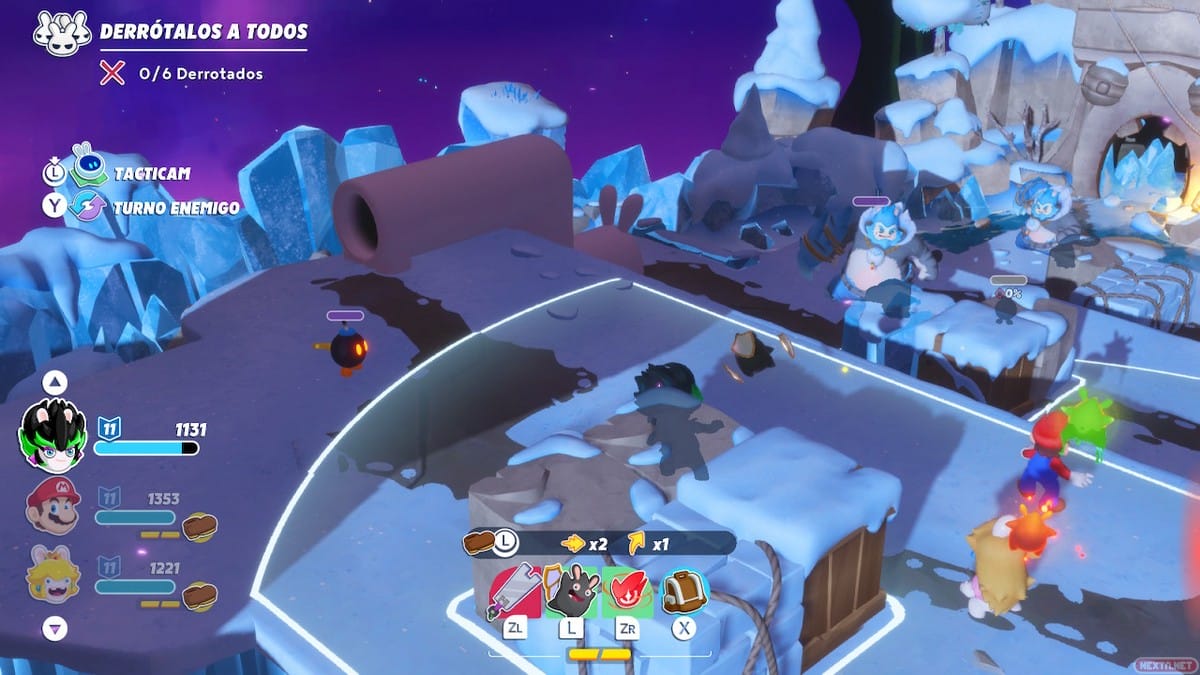
Task: Click the brown boot dash icon in action bar
Action: click(x=479, y=542)
